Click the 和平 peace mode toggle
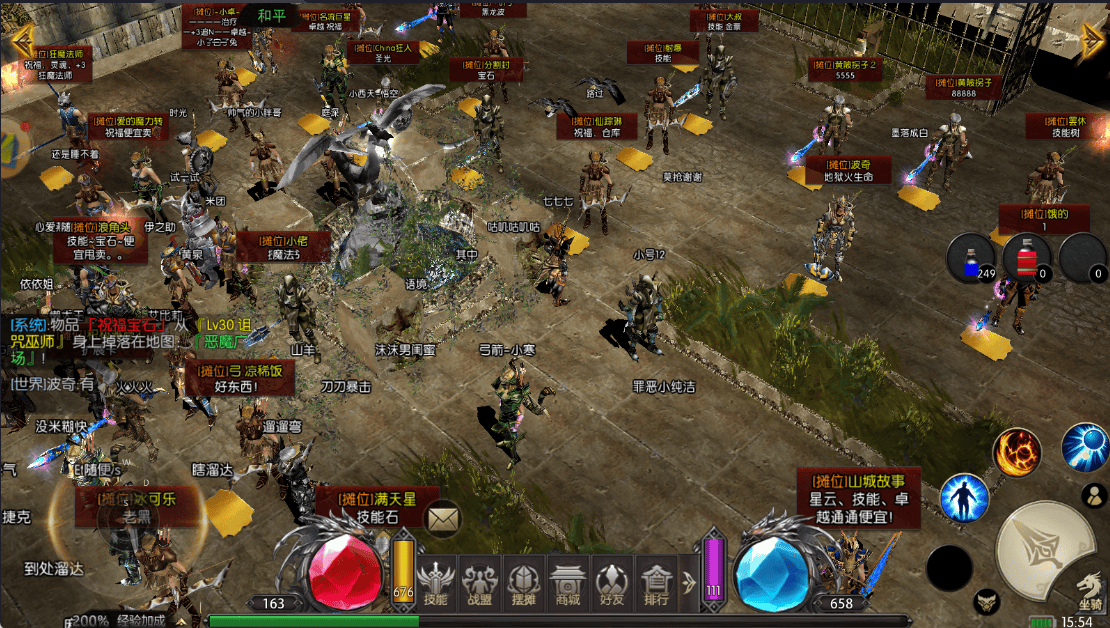This screenshot has height=628, width=1110. pos(271,17)
